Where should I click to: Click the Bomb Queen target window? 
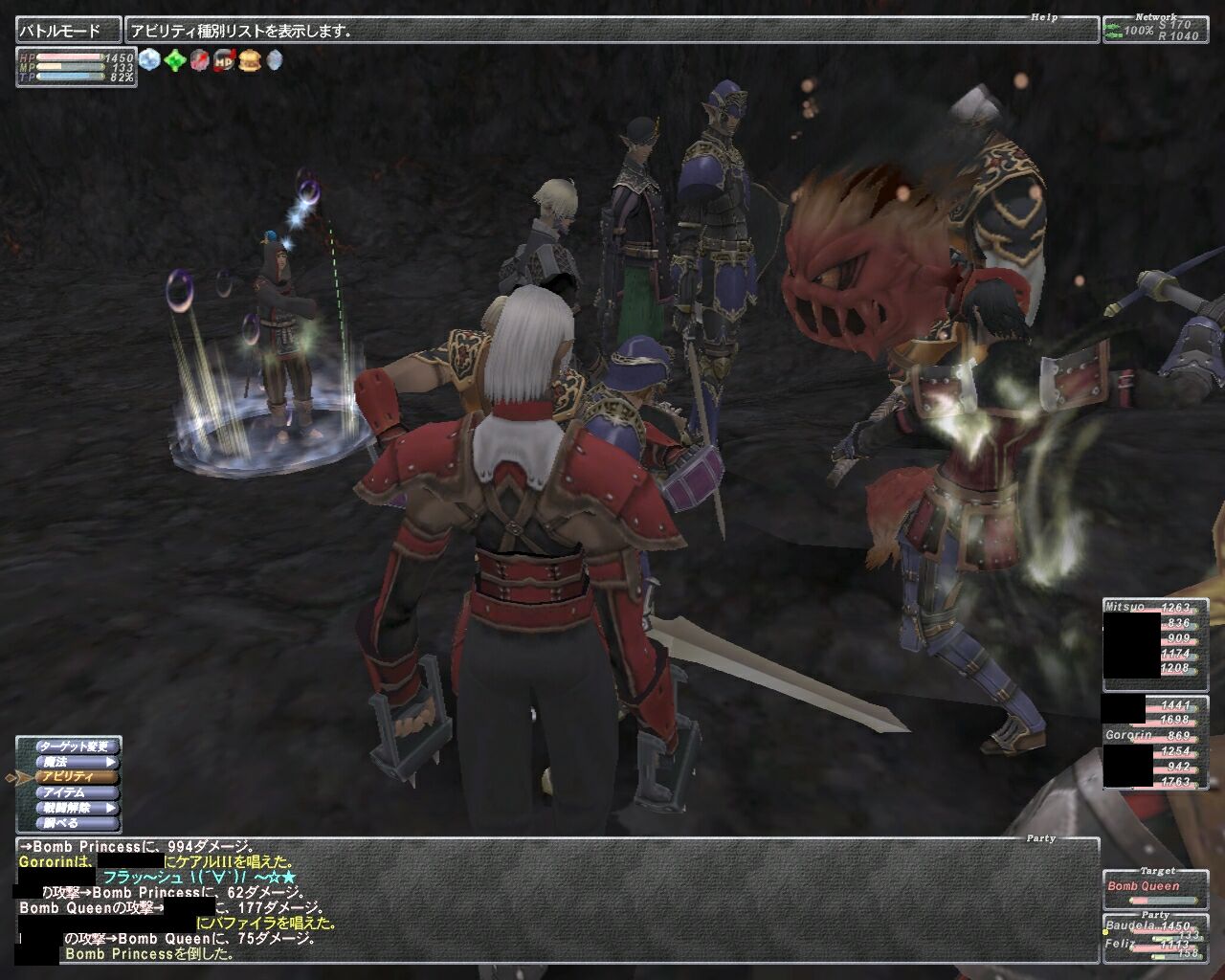[1154, 887]
